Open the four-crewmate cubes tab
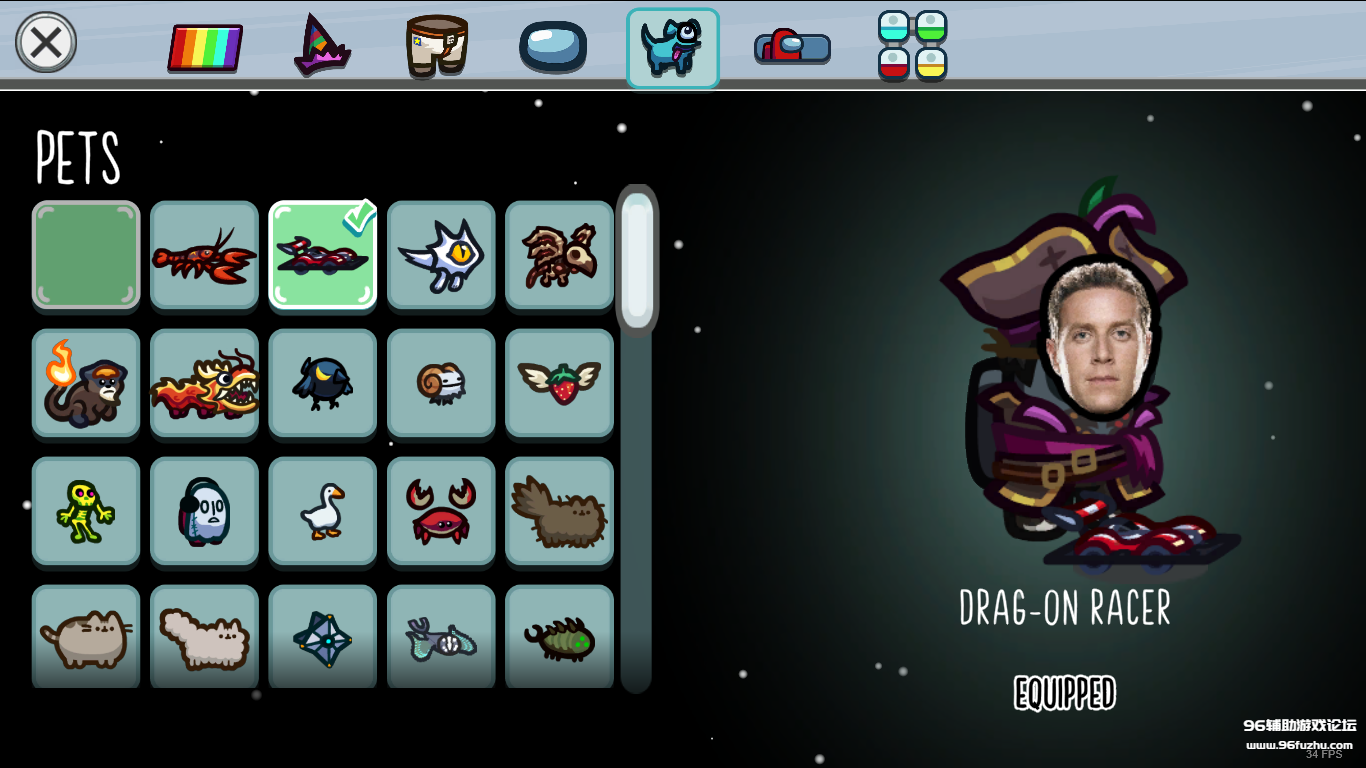Viewport: 1366px width, 768px height. click(912, 45)
